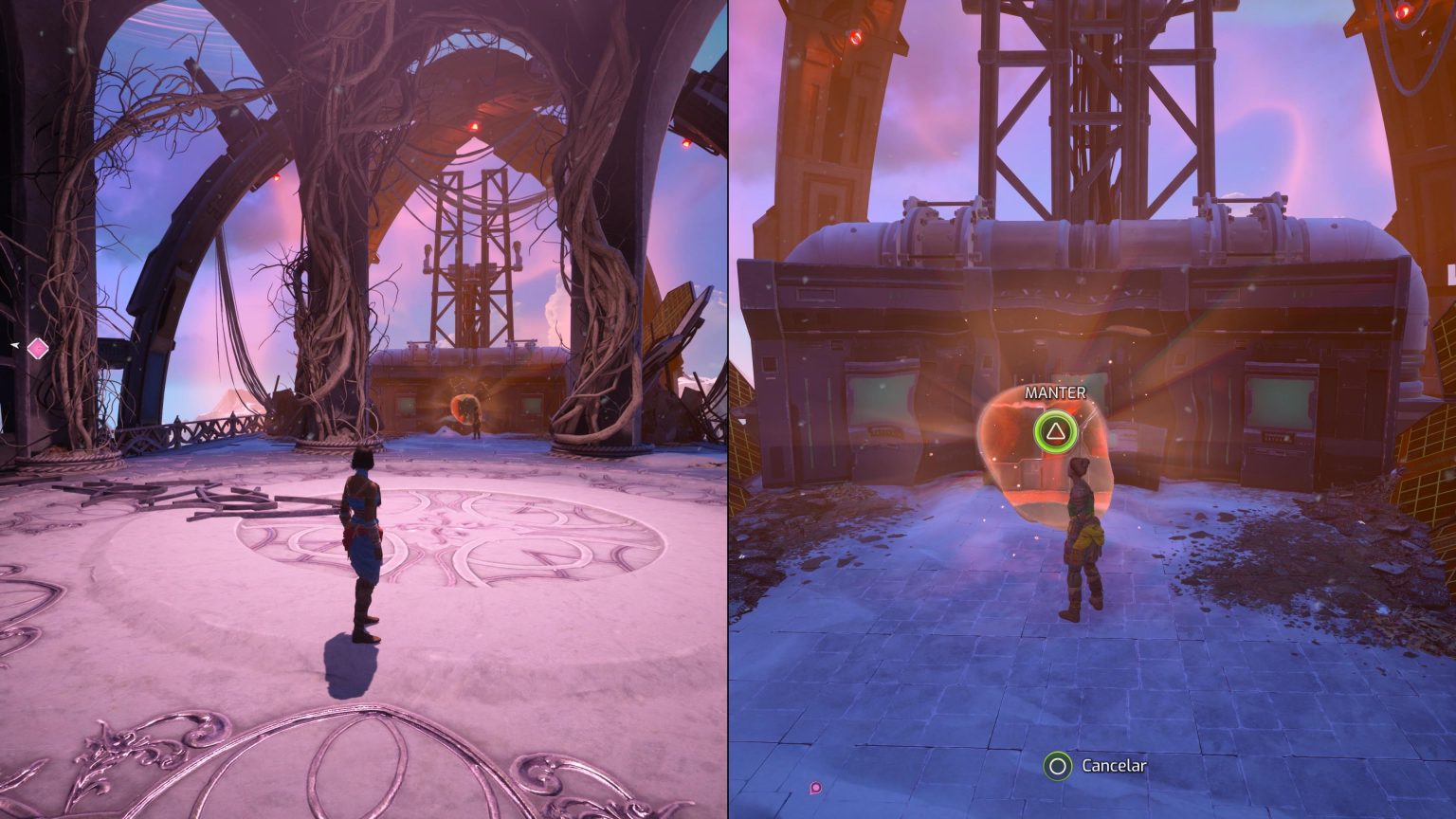
Task: Select the small pink teardrop waypoint marker
Action: point(815,787)
